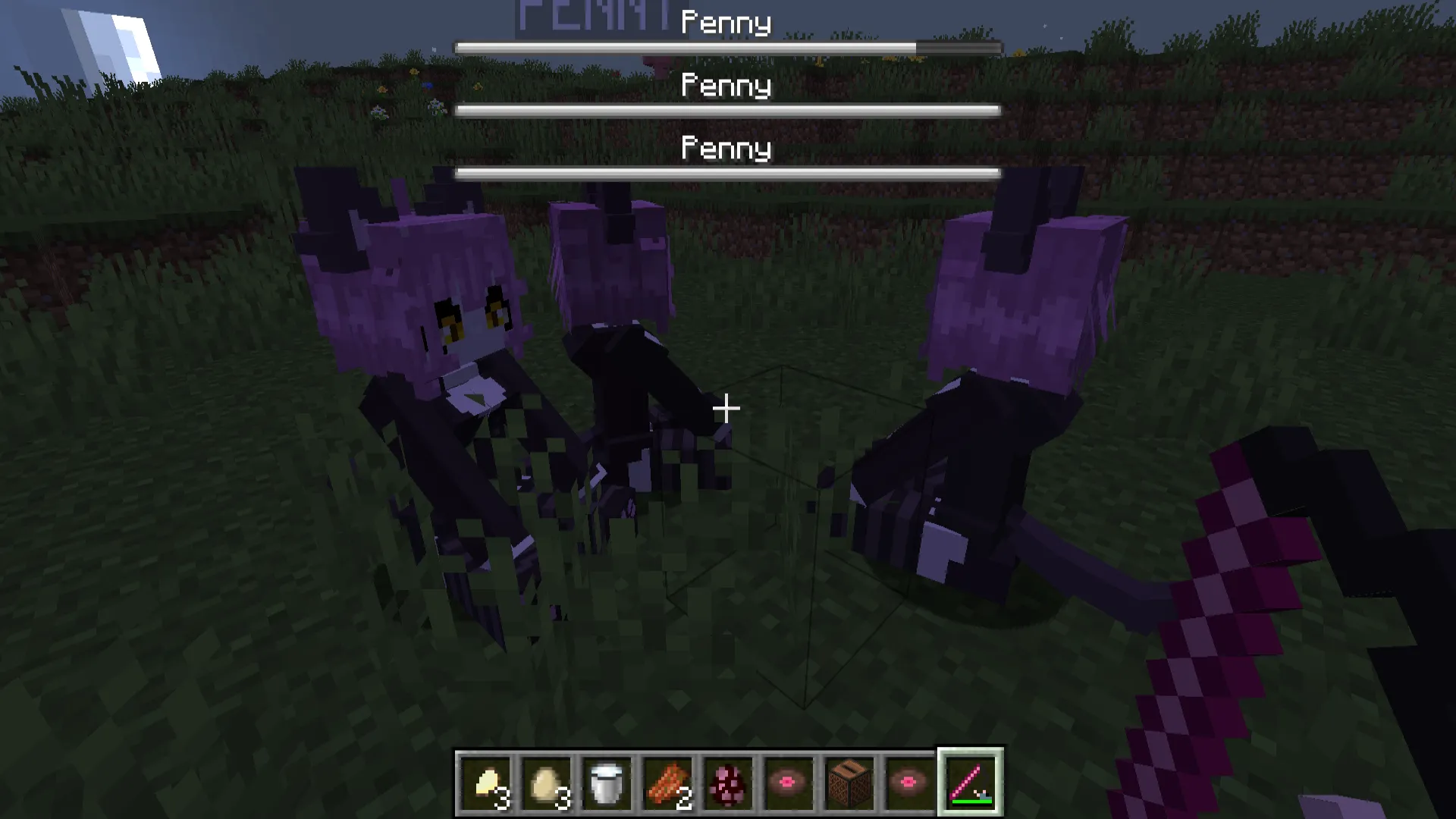Select the first egg stack of three
Viewport: 1456px width, 819px height.
tap(487, 781)
